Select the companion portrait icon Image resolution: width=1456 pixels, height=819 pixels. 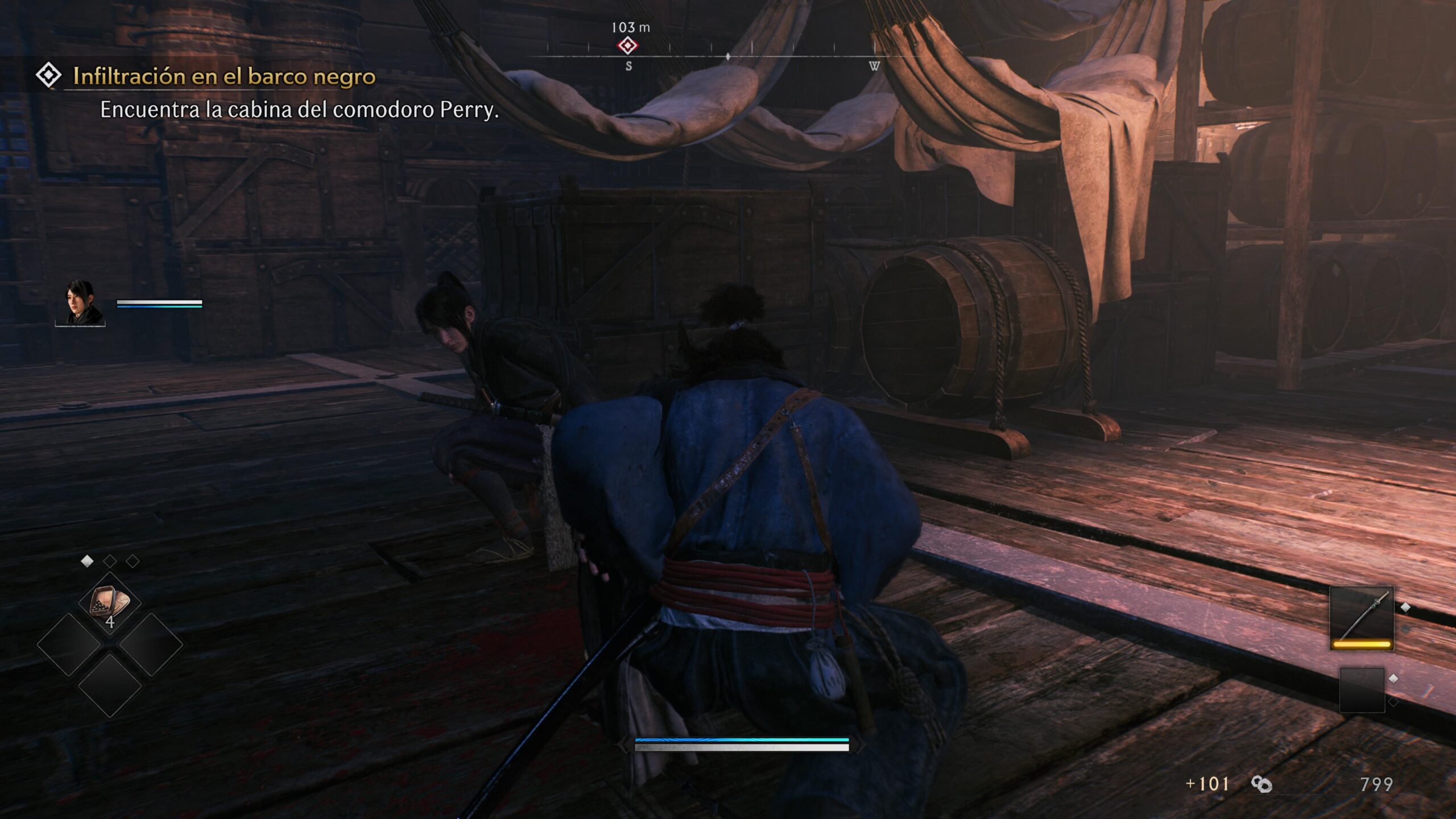[x=82, y=303]
